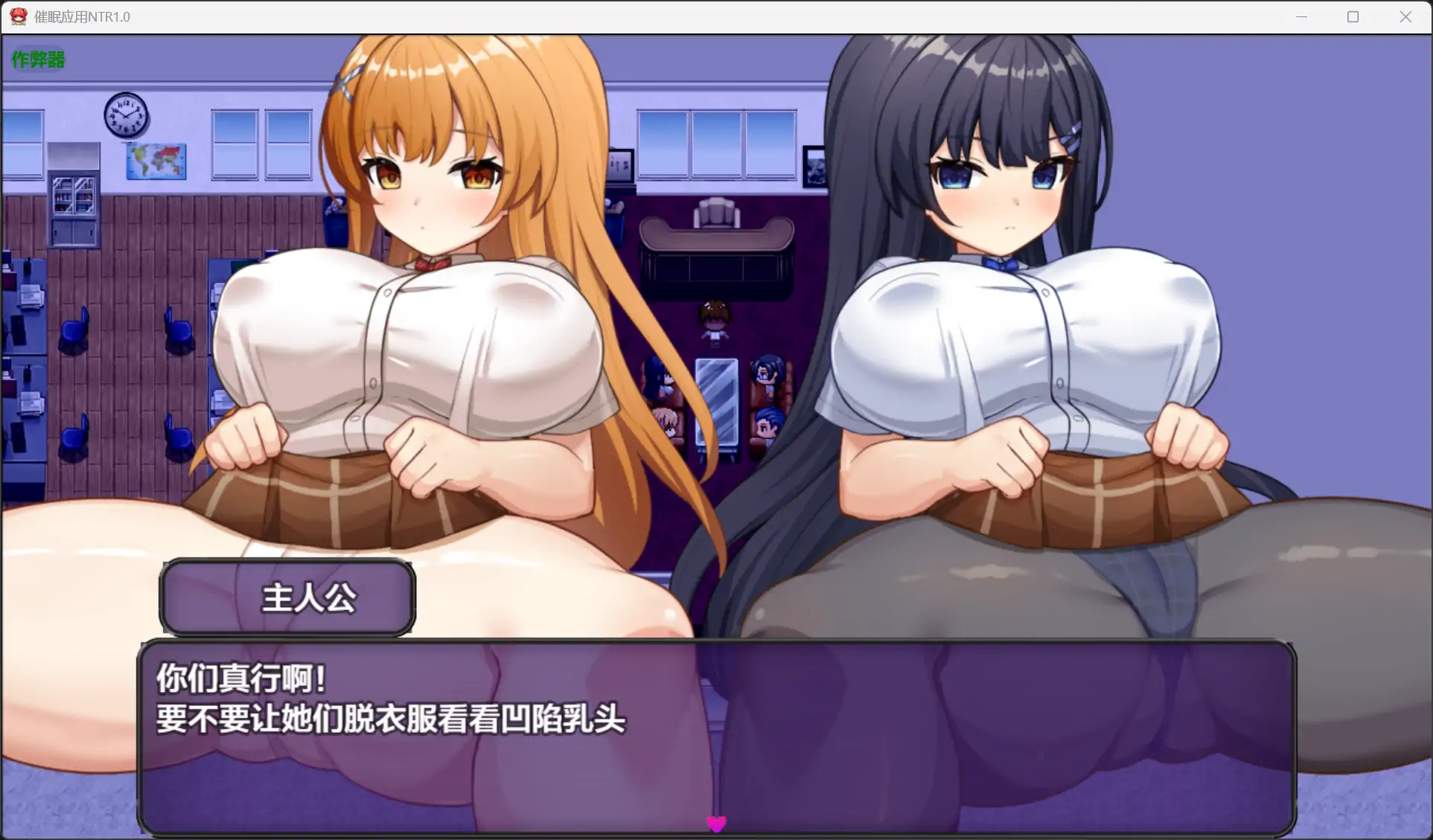Click the pink heart continue indicator
Viewport: 1433px width, 840px height.
pos(716,824)
